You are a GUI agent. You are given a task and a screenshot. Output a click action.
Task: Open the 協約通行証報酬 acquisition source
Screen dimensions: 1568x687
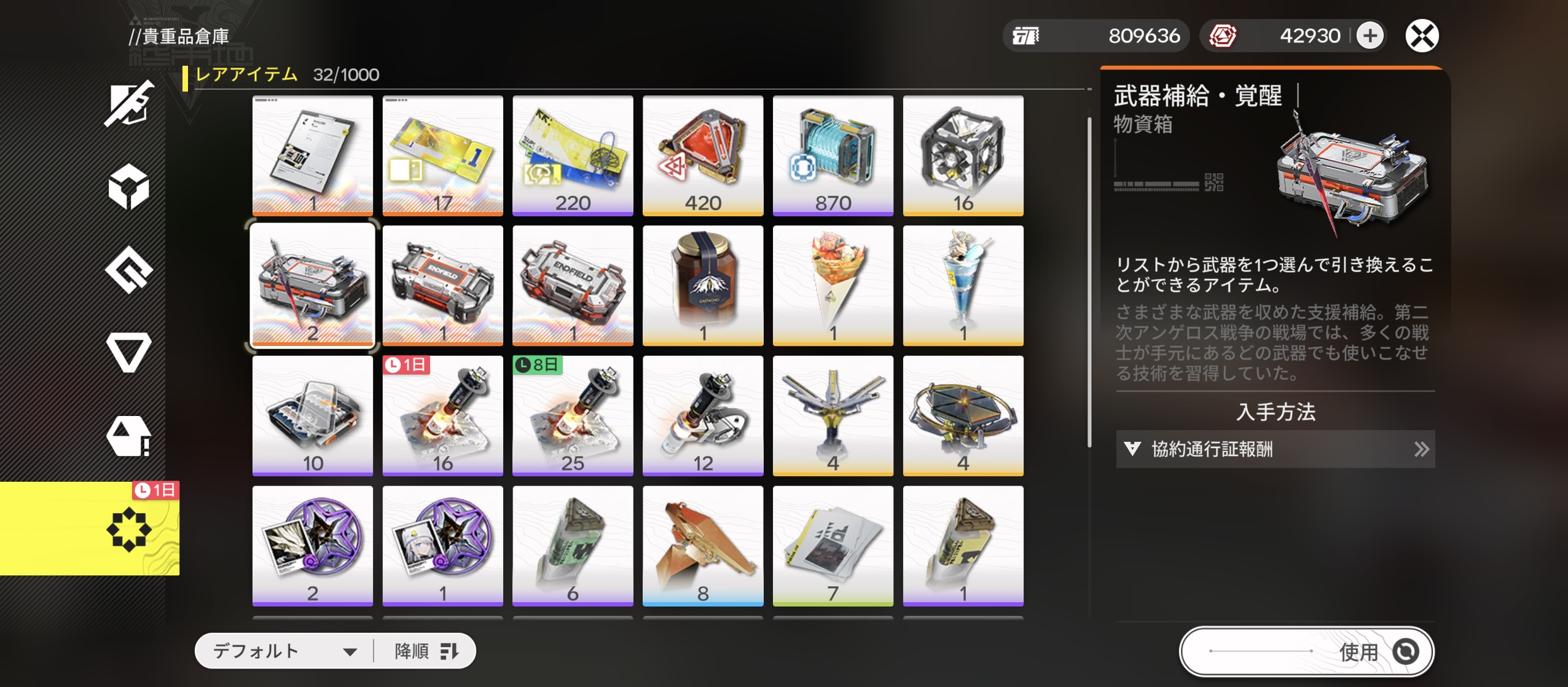pyautogui.click(x=1275, y=449)
